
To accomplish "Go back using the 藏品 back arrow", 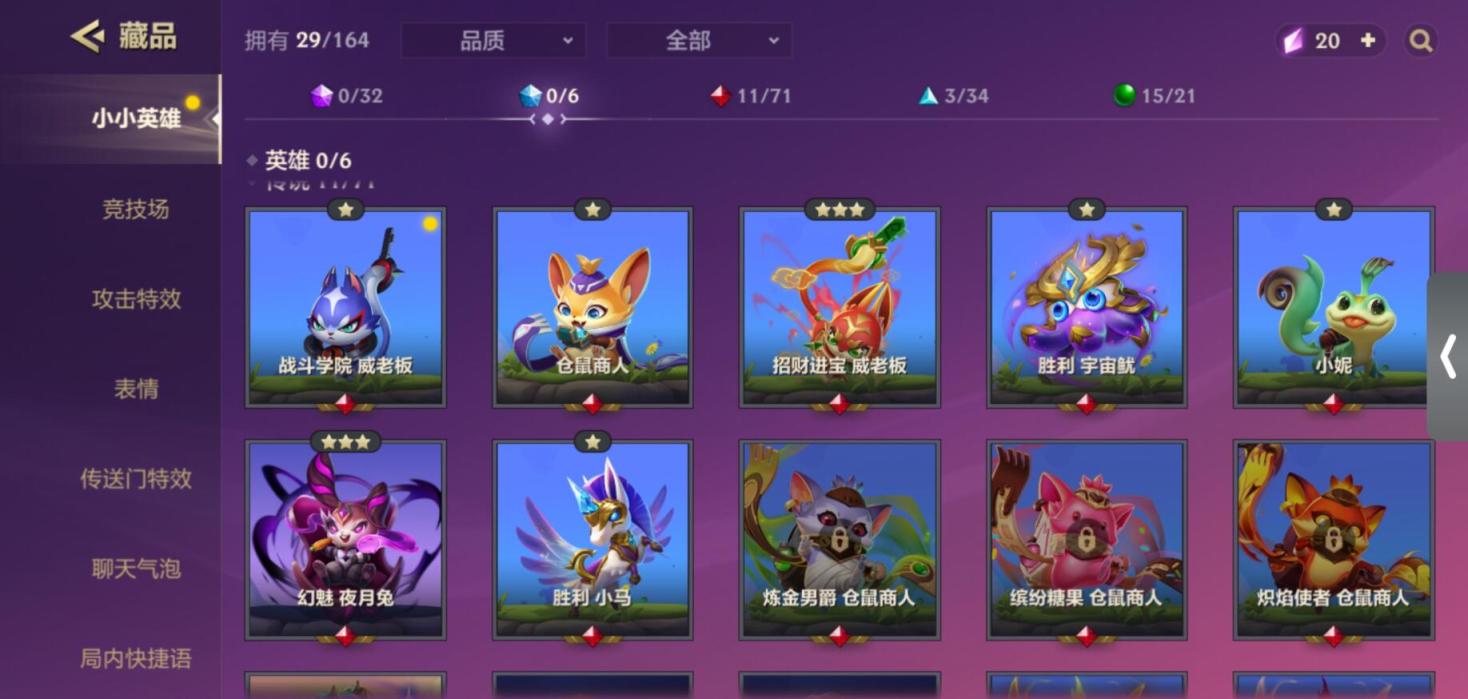I will (88, 37).
